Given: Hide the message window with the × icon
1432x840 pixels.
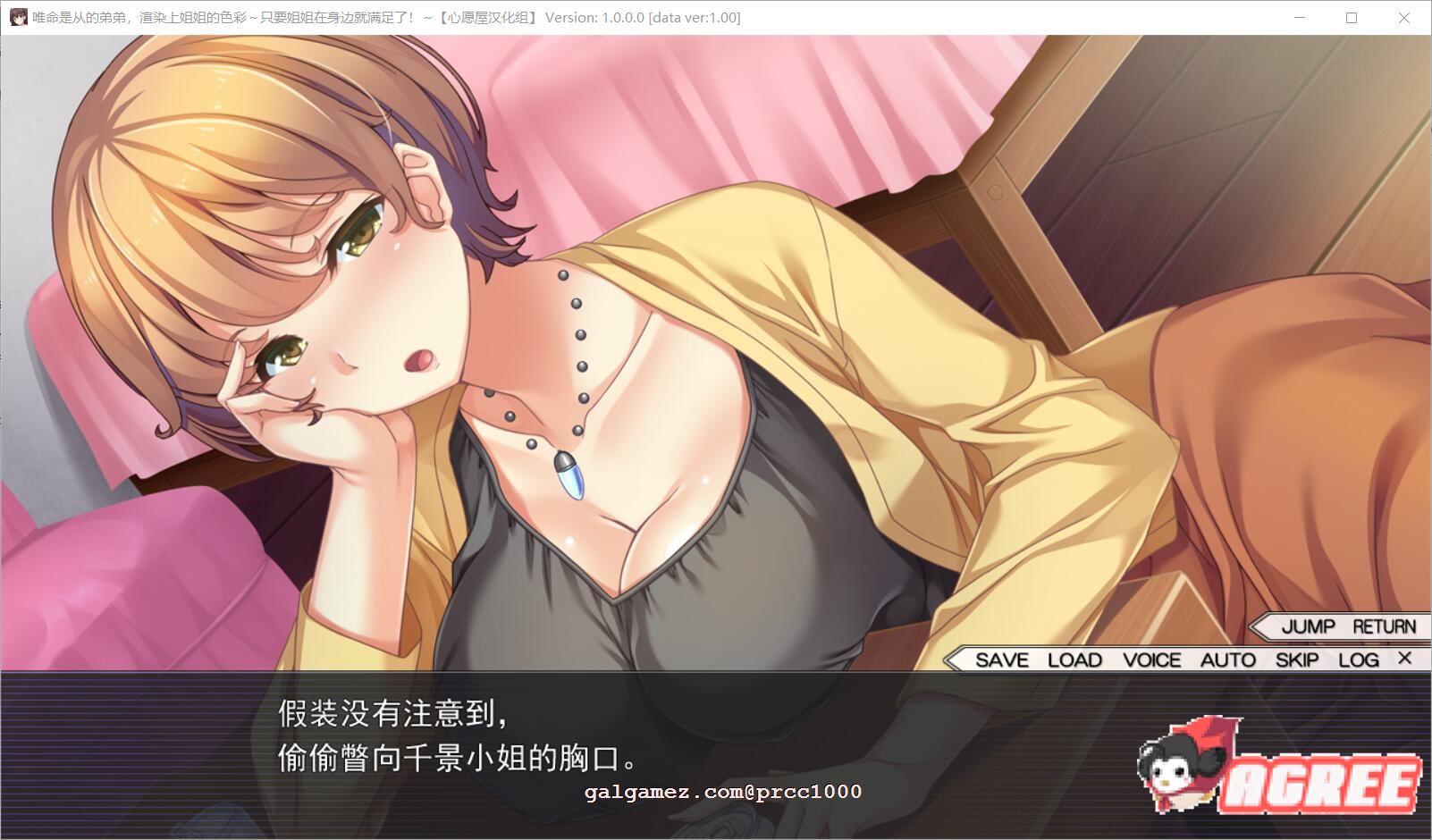Looking at the screenshot, I should click(x=1404, y=658).
